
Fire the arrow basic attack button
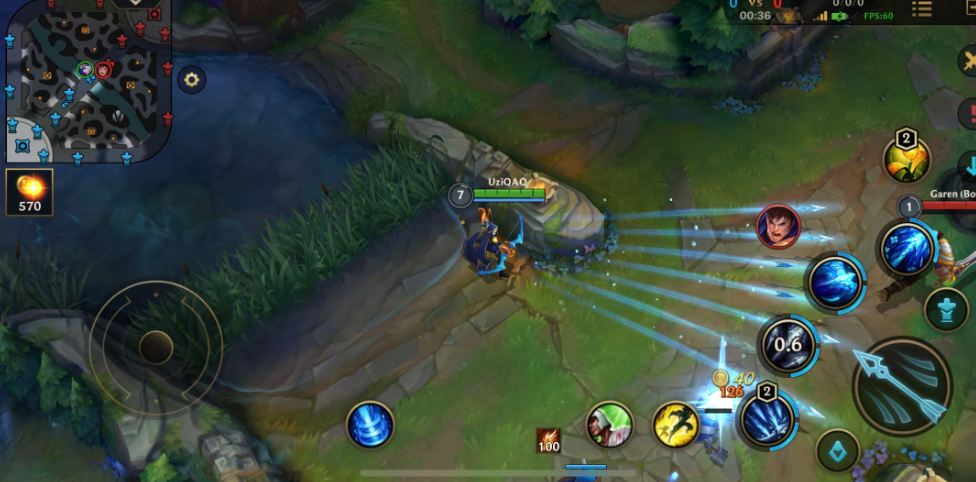pyautogui.click(x=902, y=386)
